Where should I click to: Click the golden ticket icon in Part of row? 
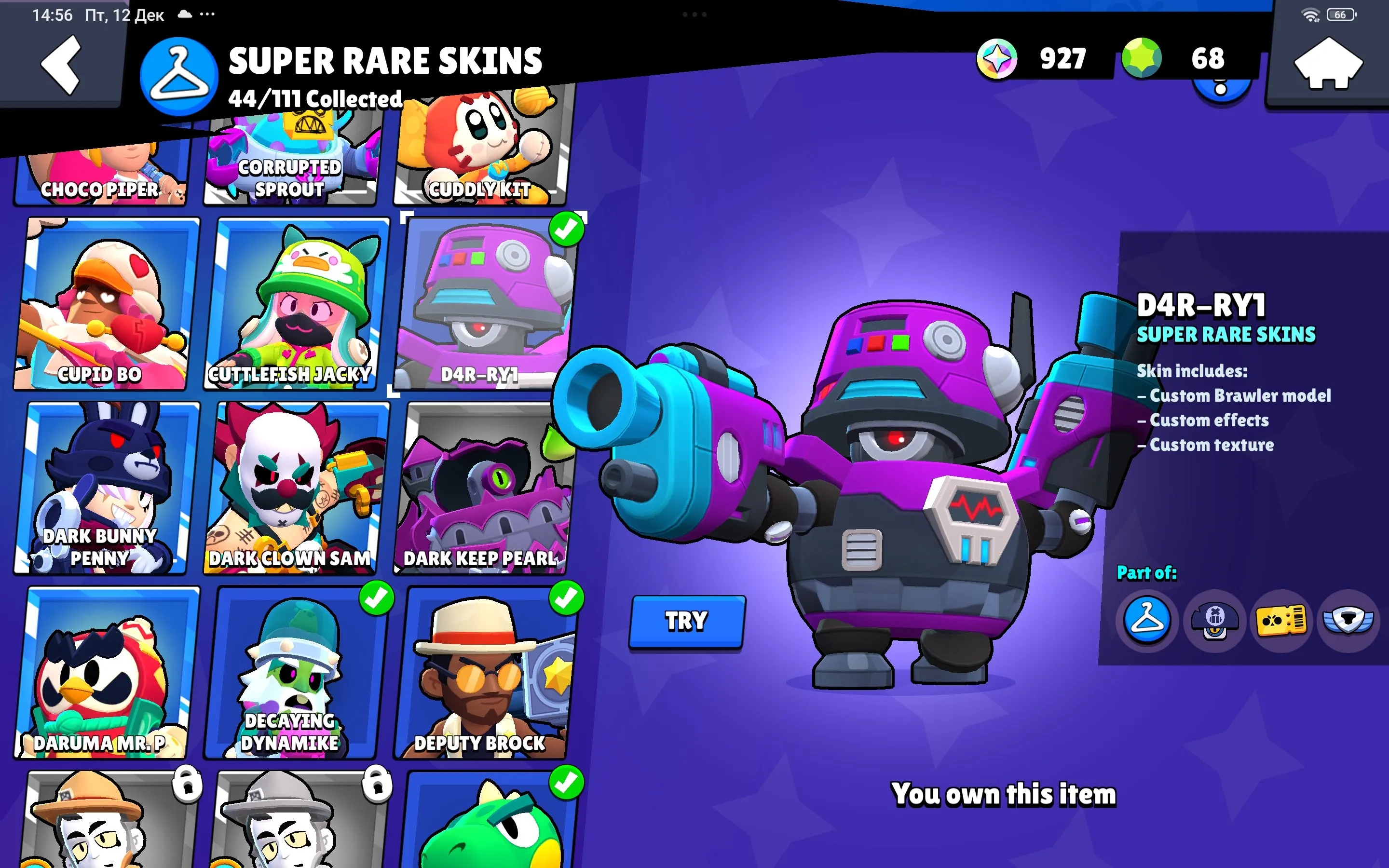1282,621
